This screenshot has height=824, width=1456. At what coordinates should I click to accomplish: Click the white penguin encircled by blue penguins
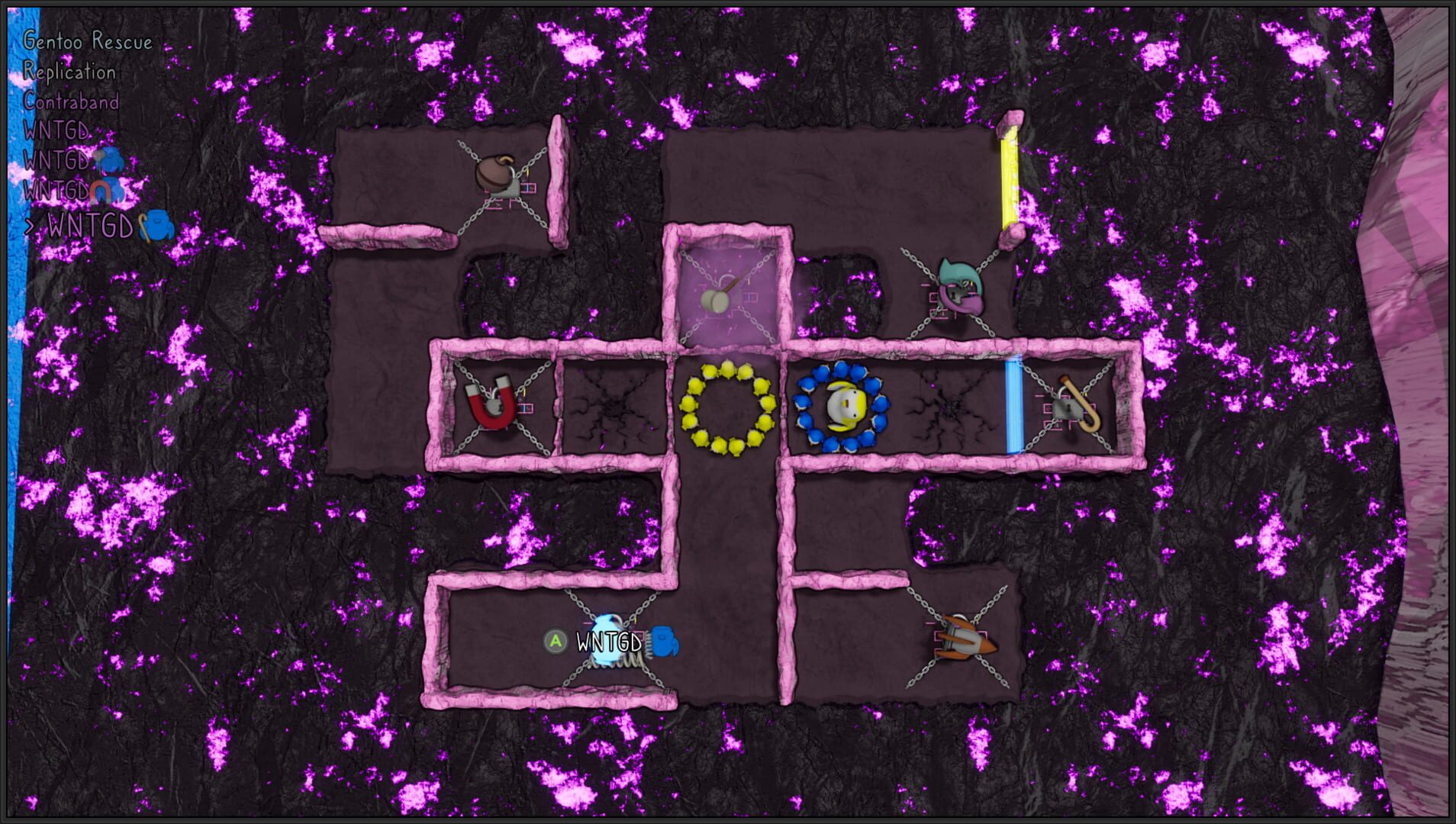(x=843, y=404)
